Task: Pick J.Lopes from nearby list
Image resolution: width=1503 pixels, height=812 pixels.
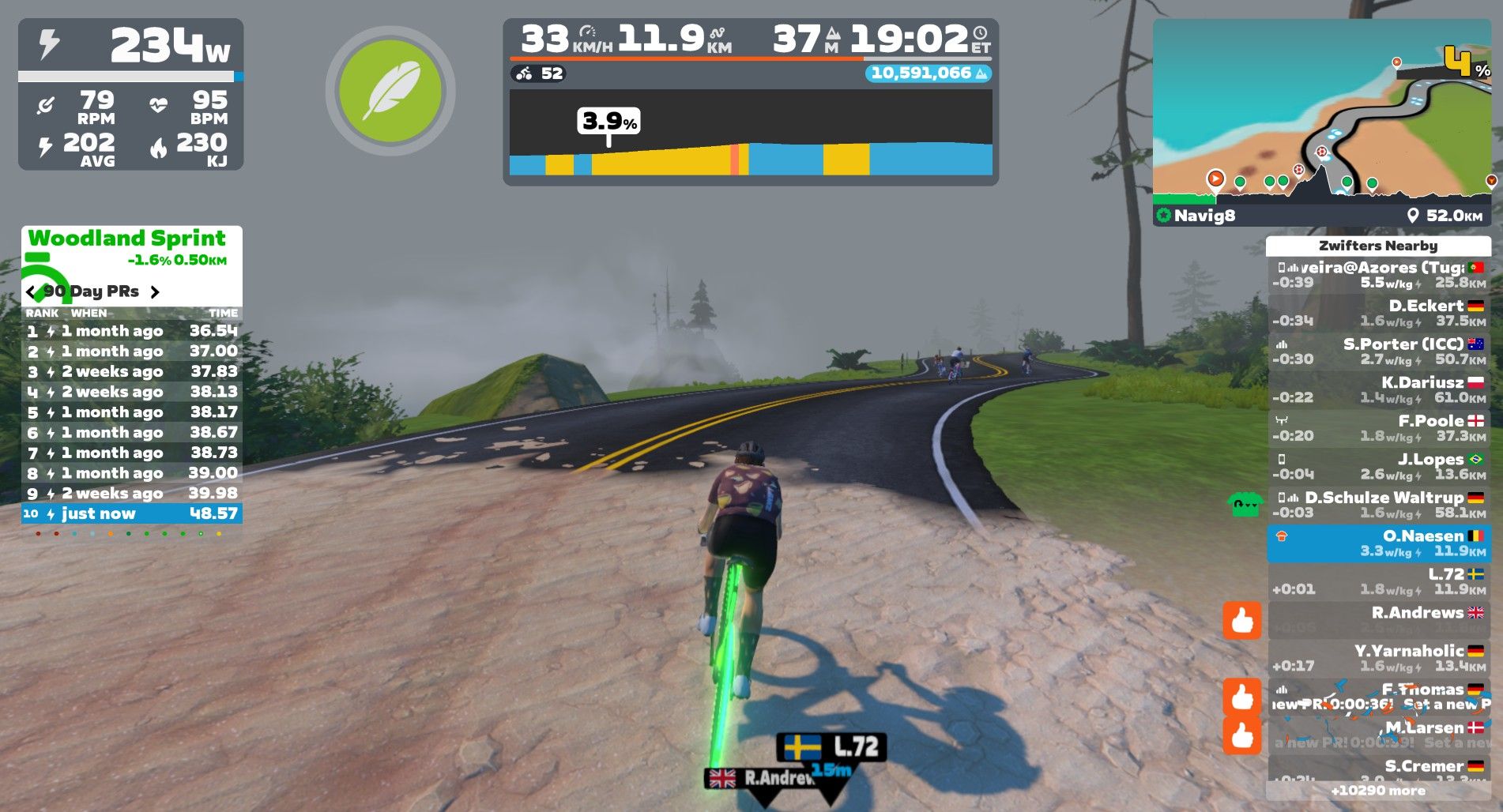Action: click(x=1378, y=466)
